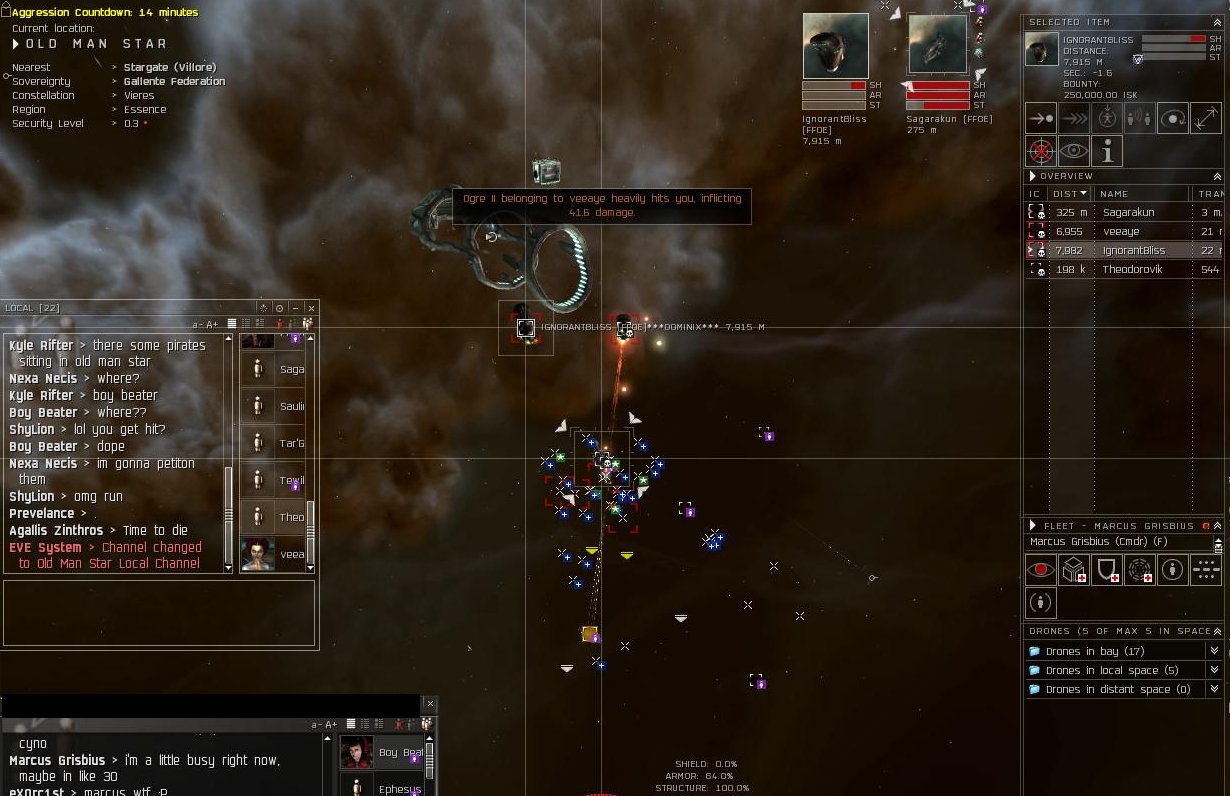Click the look-at eye icon
Viewport: 1230px width, 796px height.
[1074, 152]
